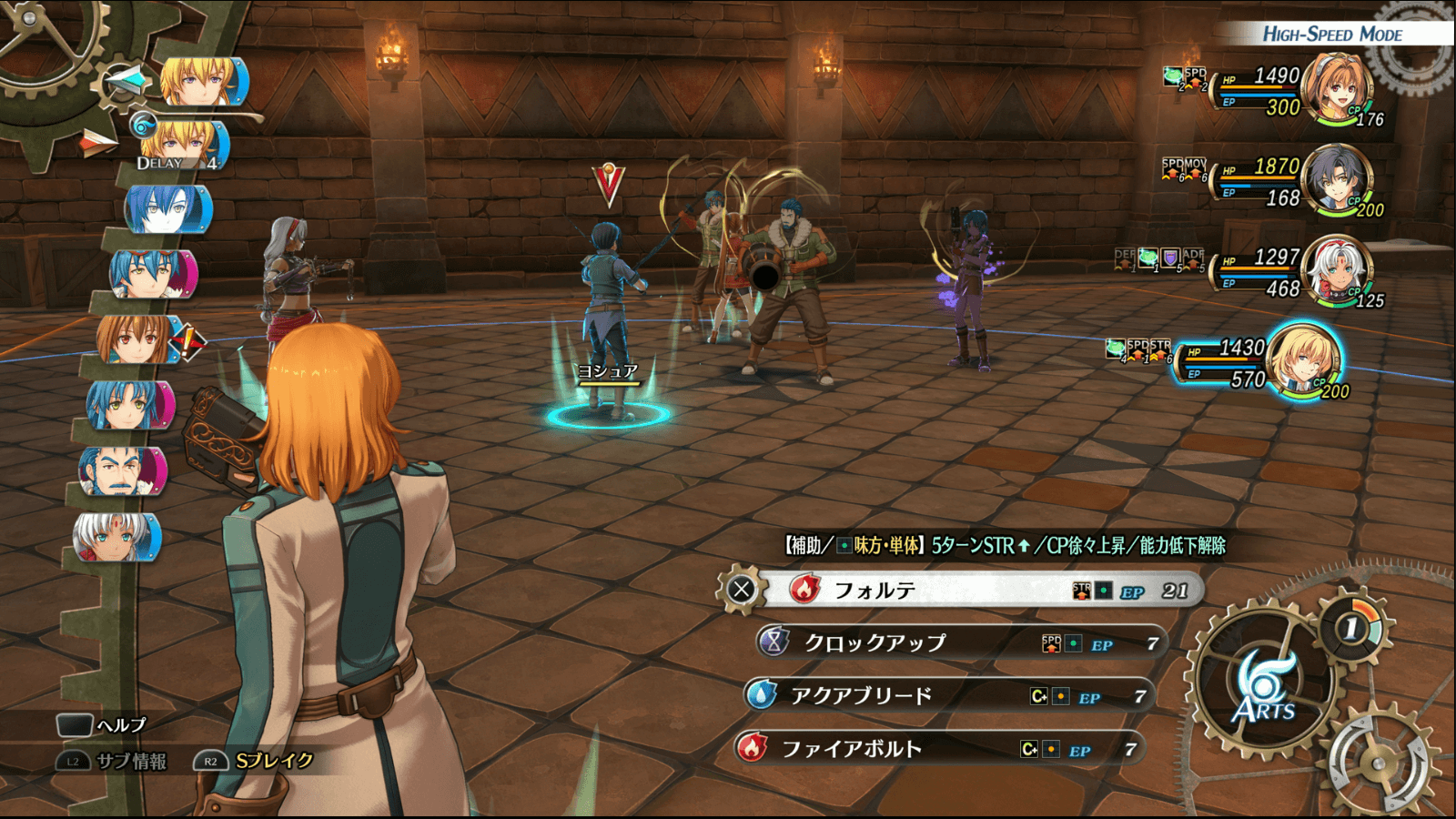Click the brown-haired turn portrait with warning icon

click(x=136, y=339)
